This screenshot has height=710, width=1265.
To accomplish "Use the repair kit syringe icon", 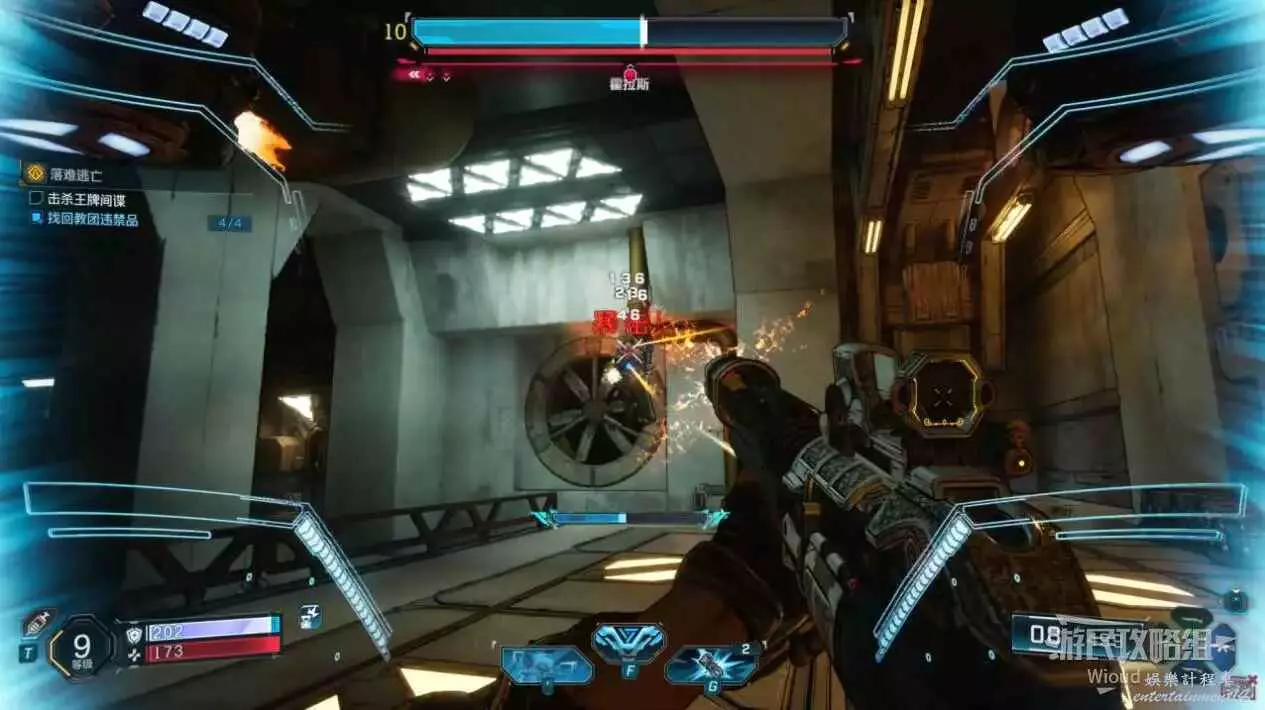I will pos(34,624).
